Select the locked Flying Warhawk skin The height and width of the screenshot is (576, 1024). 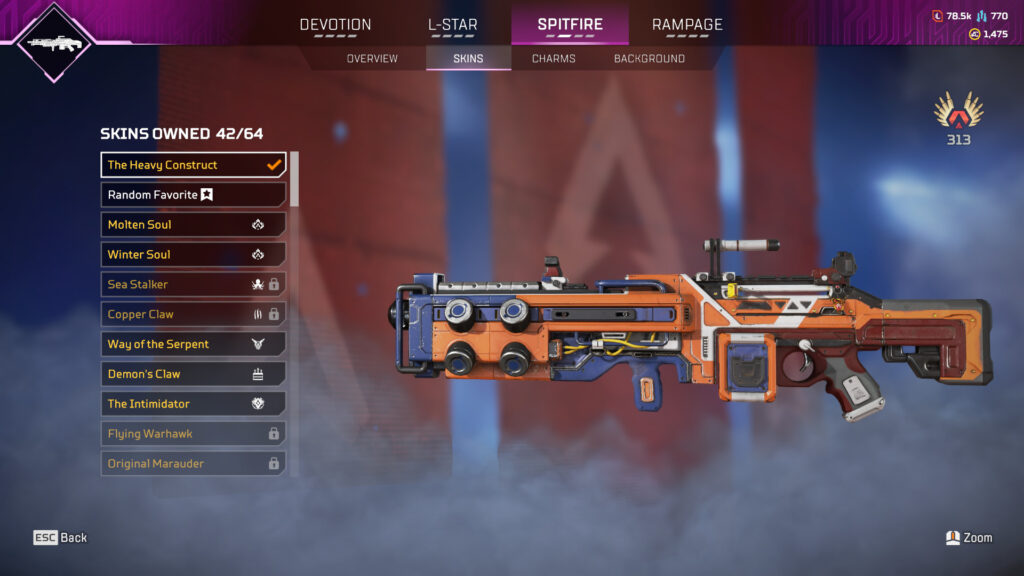[193, 434]
